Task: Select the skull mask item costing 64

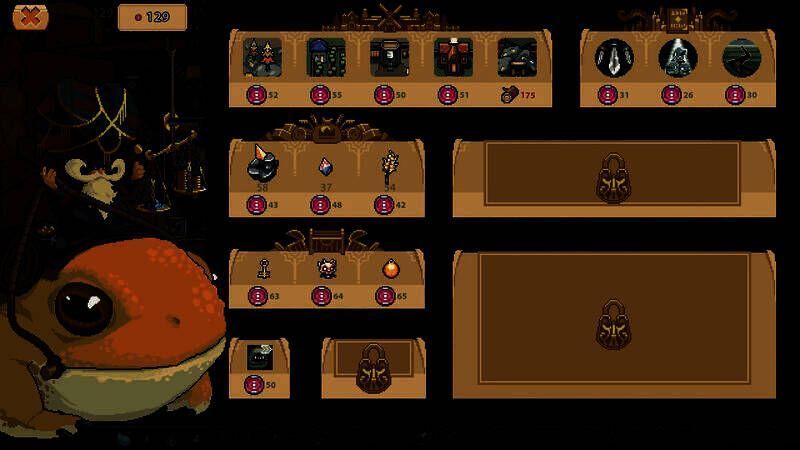Action: [325, 268]
